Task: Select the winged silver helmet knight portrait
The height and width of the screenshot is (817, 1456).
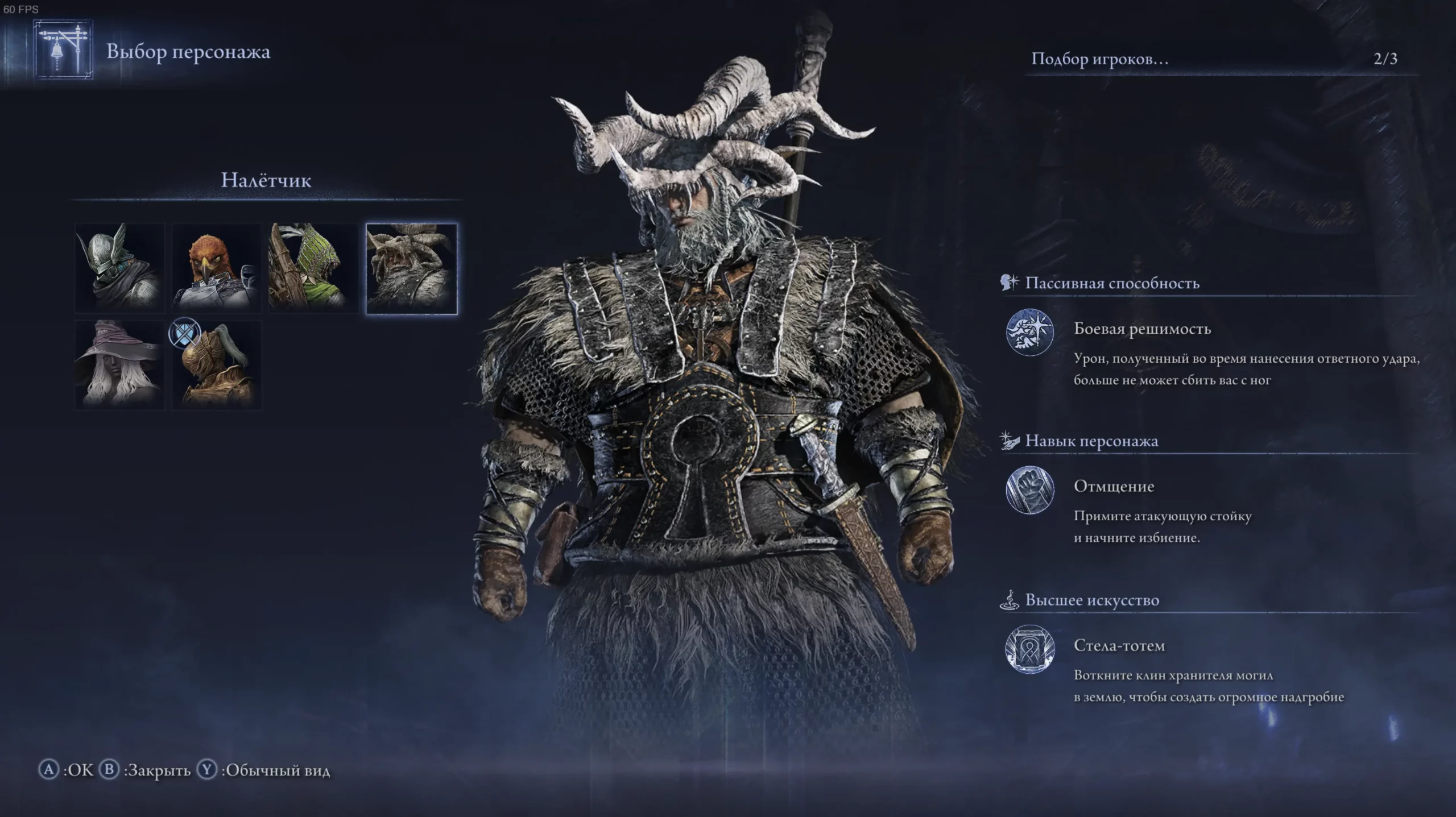Action: coord(120,268)
